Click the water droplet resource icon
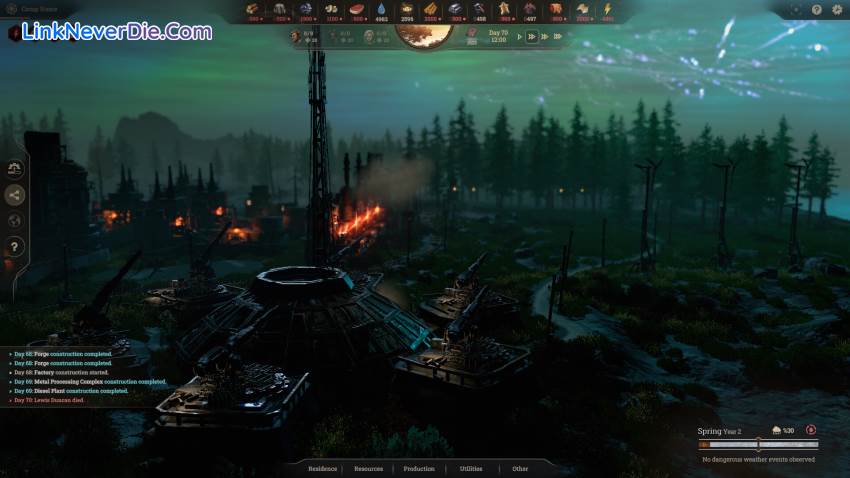This screenshot has height=478, width=850. click(381, 9)
